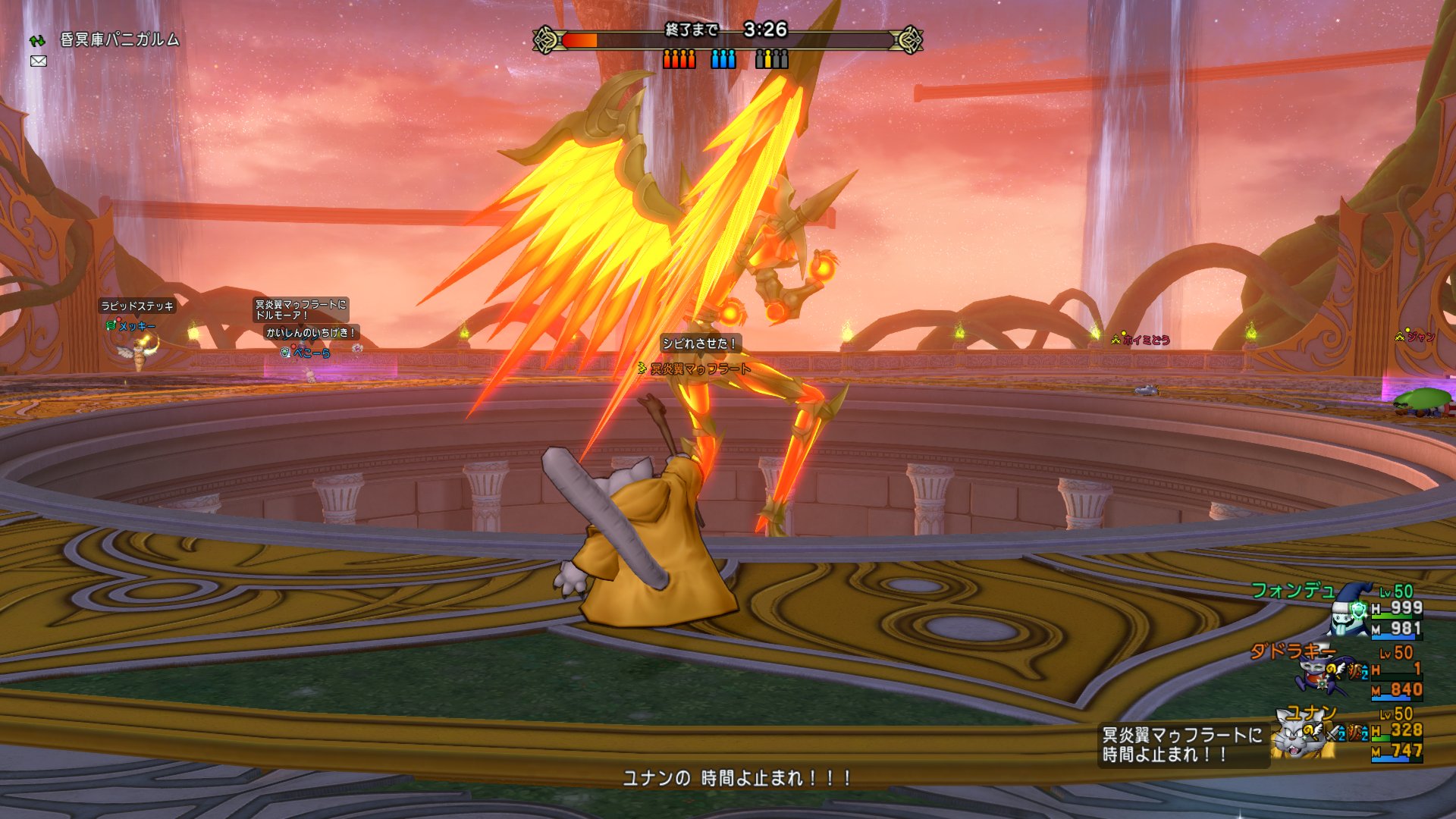Click the ホイミどう player nameplate

1145,340
